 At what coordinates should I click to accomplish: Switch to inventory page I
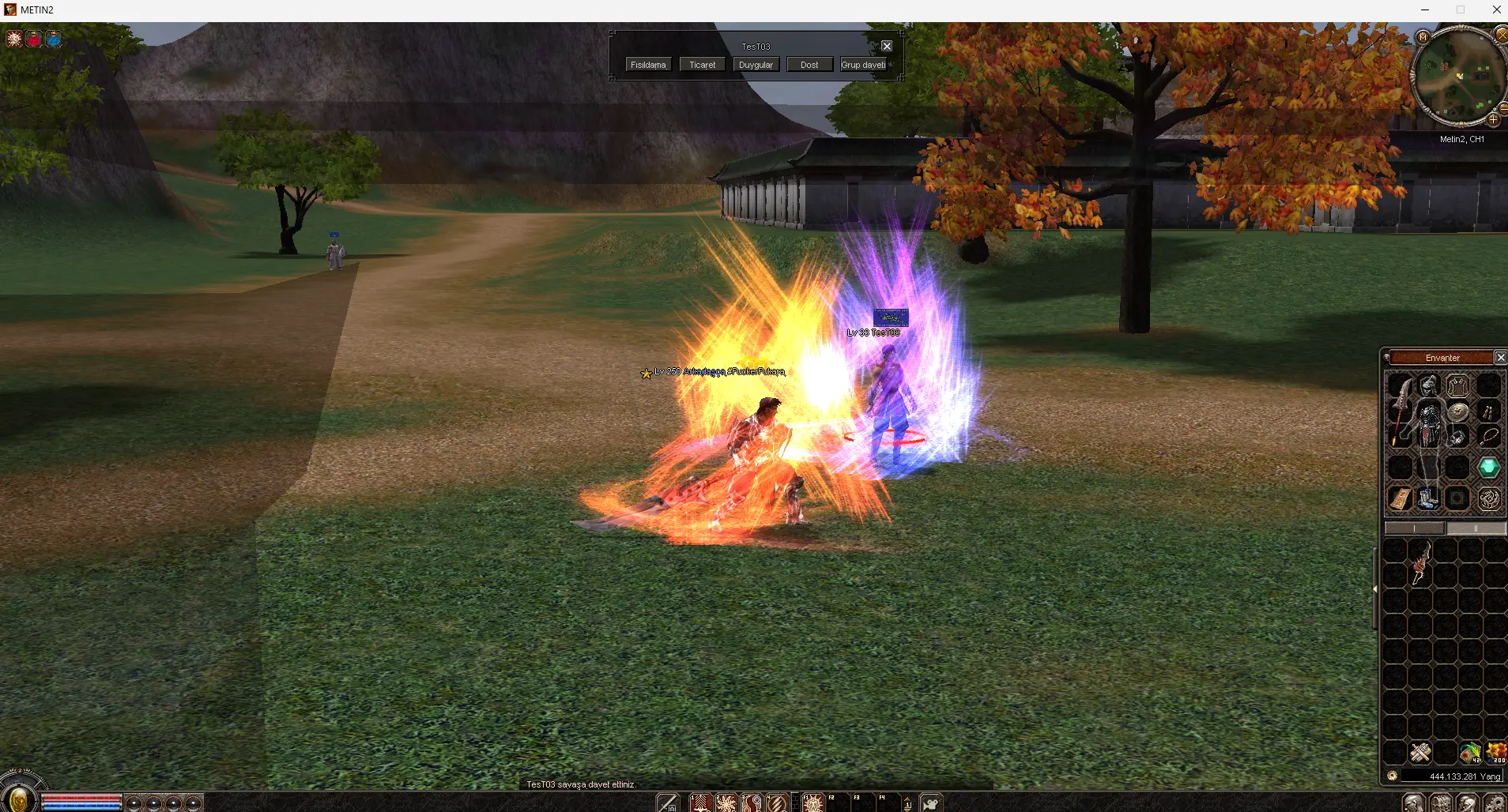click(1415, 528)
